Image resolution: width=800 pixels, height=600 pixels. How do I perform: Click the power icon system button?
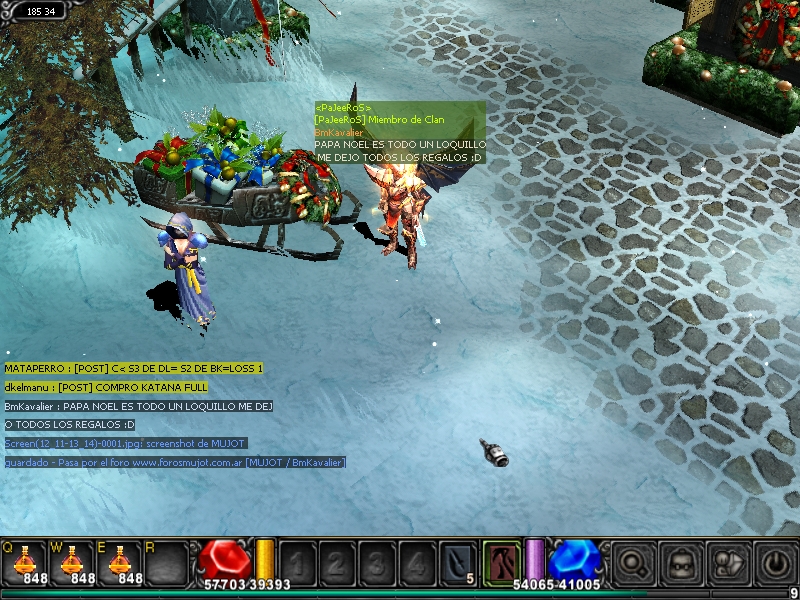(775, 563)
